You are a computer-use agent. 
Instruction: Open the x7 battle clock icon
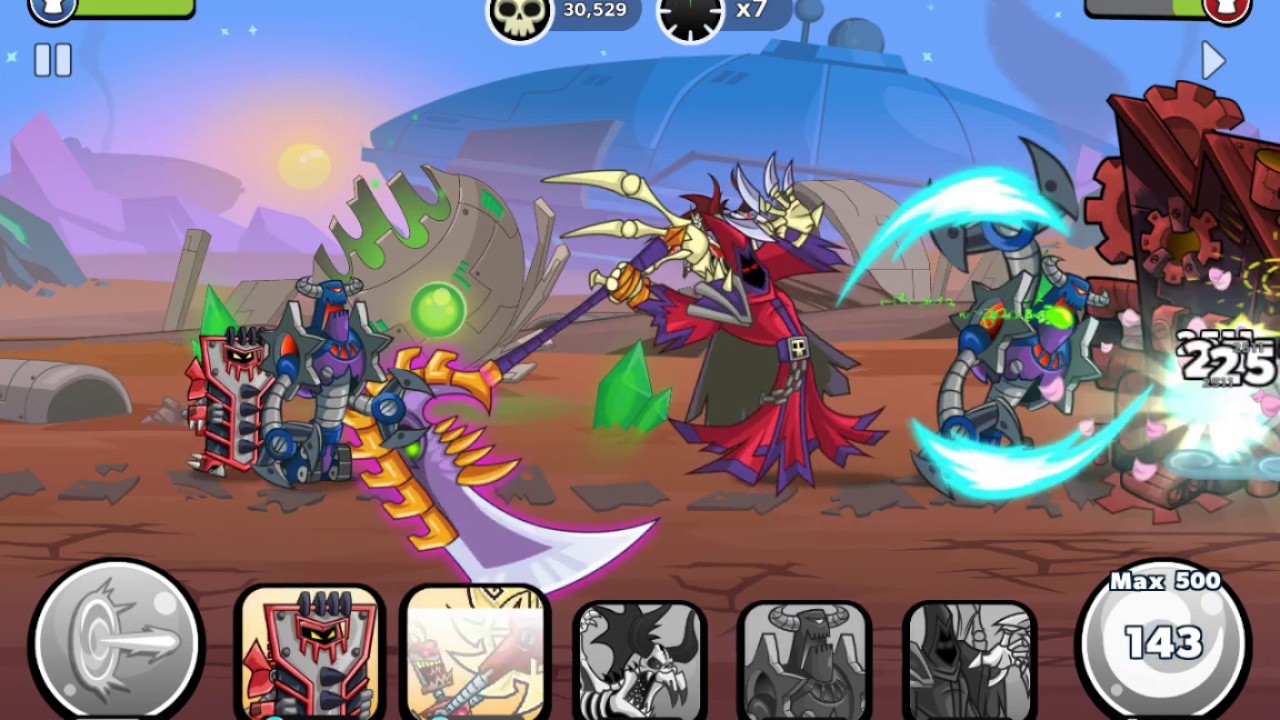[x=690, y=16]
